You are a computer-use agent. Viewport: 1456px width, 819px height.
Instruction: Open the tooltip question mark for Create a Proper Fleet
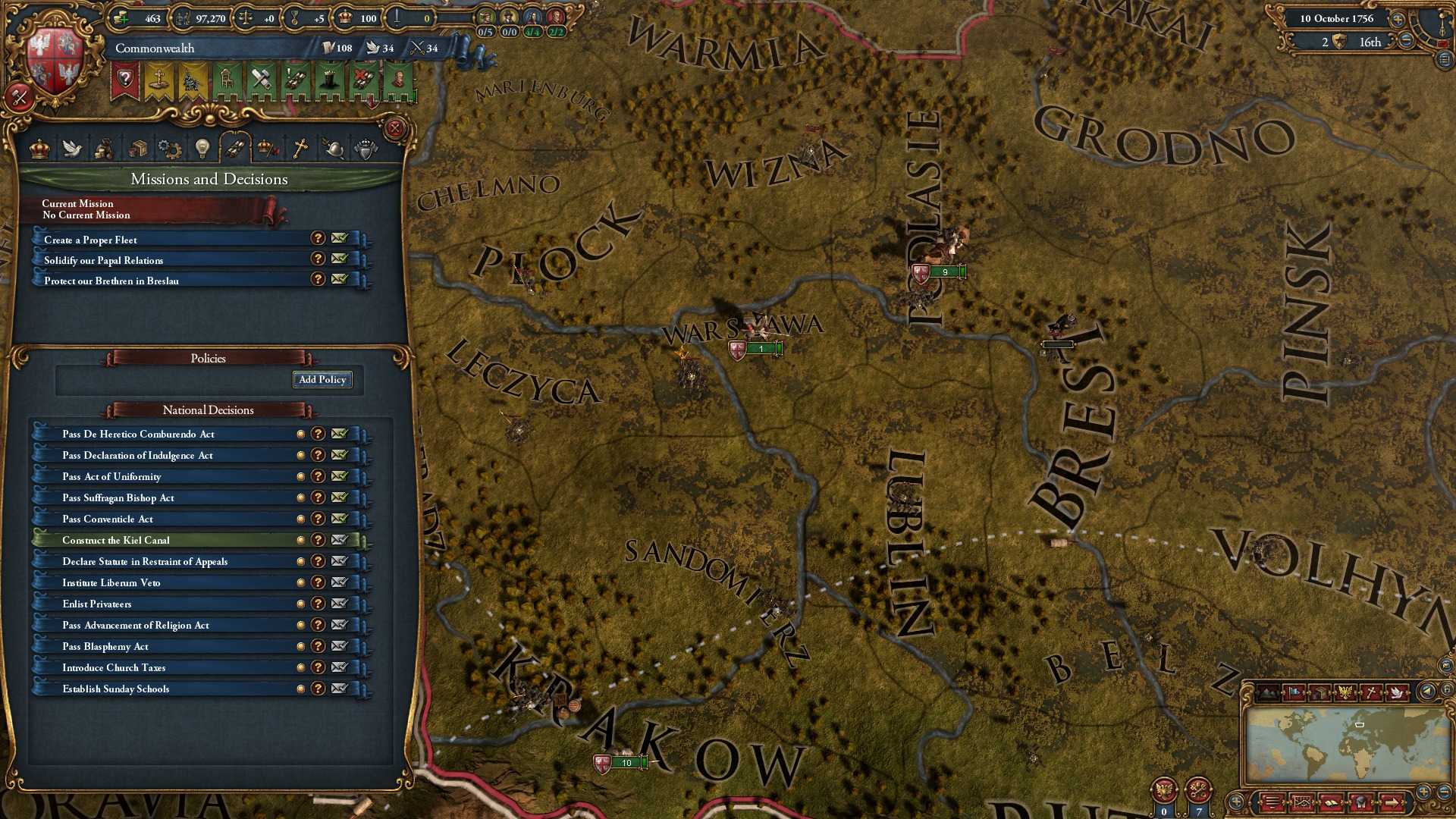click(317, 240)
